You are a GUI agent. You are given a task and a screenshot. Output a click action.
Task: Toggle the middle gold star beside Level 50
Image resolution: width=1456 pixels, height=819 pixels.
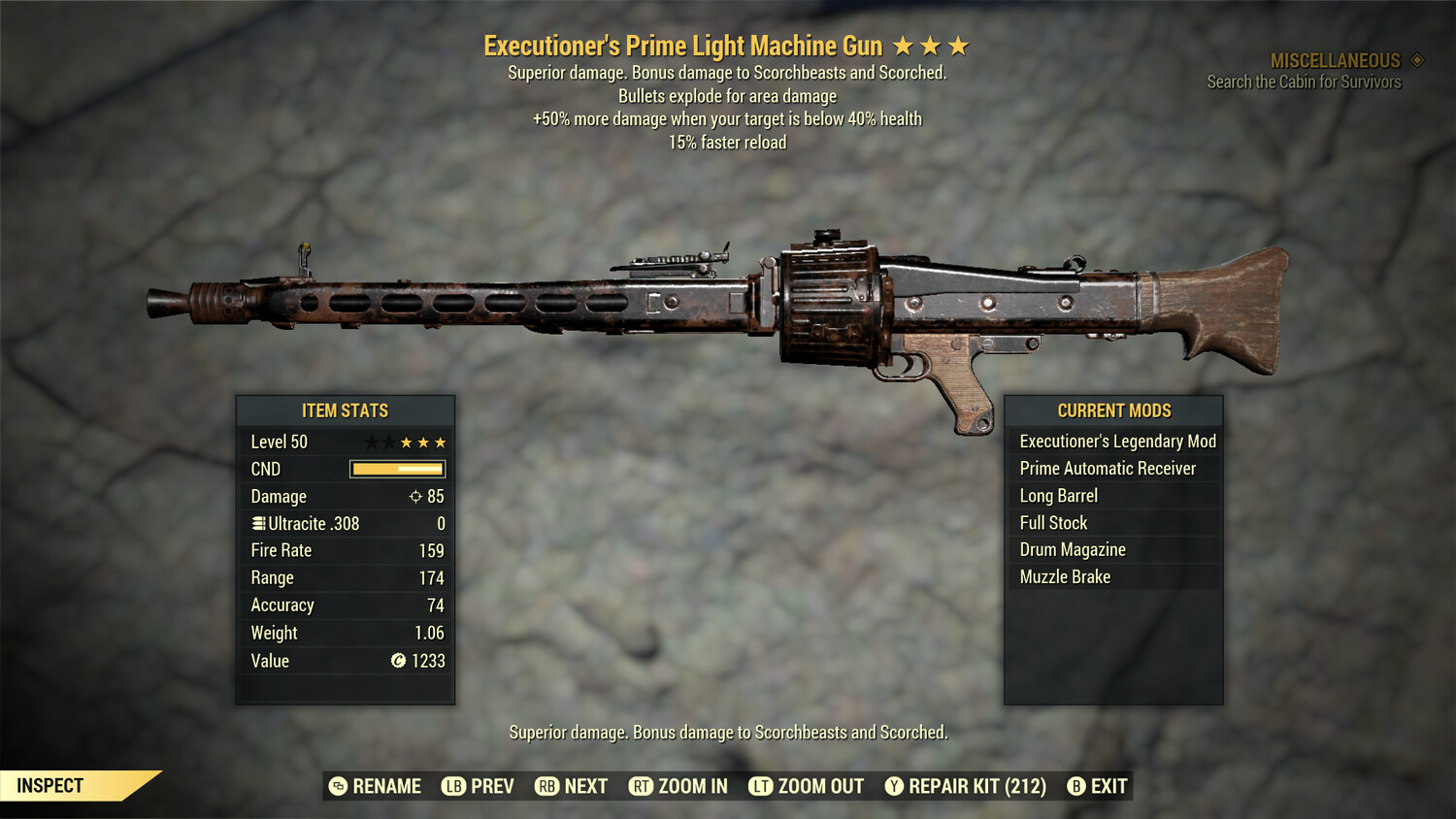tap(423, 442)
